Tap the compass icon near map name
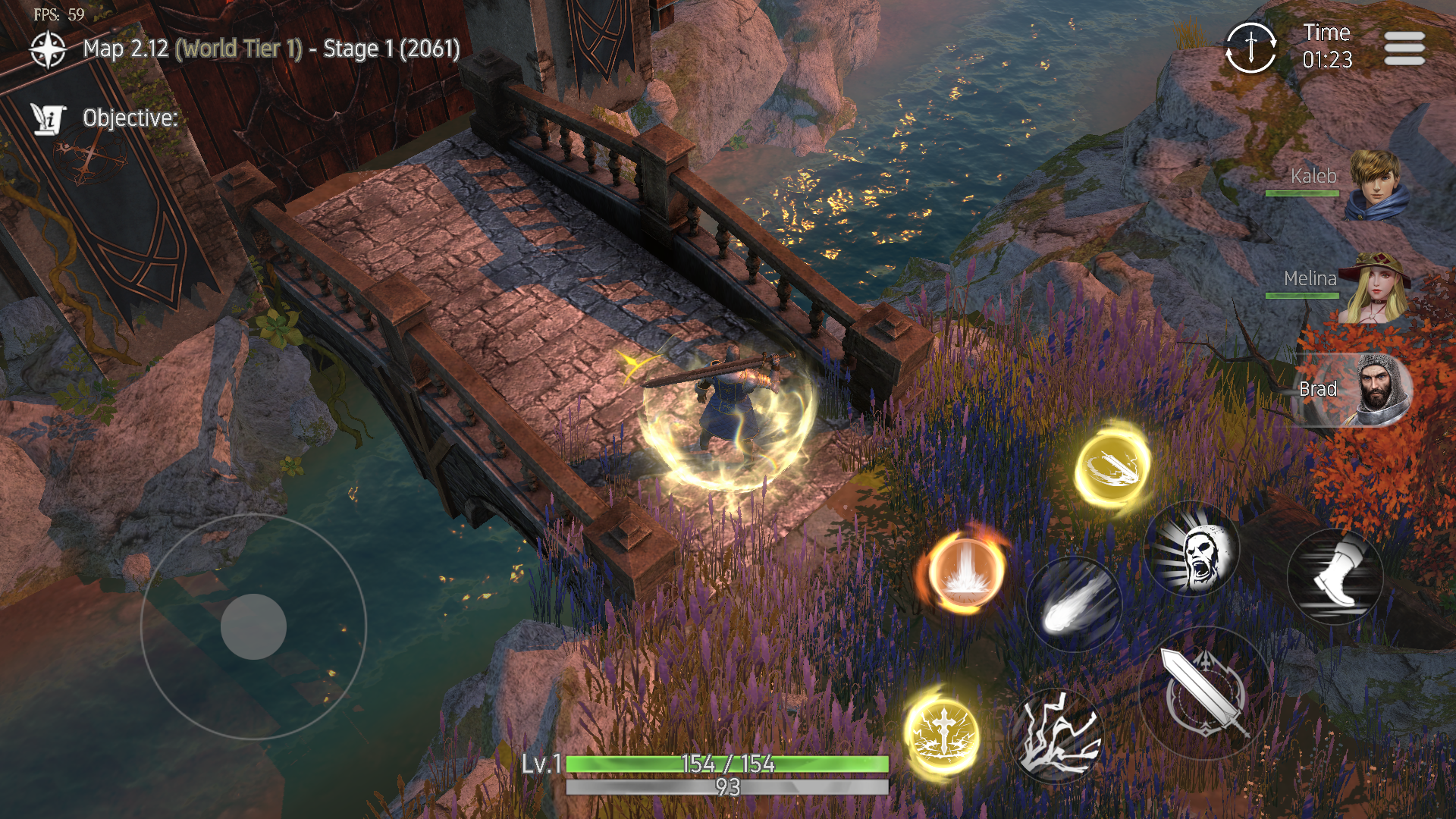The height and width of the screenshot is (819, 1456). [x=48, y=49]
